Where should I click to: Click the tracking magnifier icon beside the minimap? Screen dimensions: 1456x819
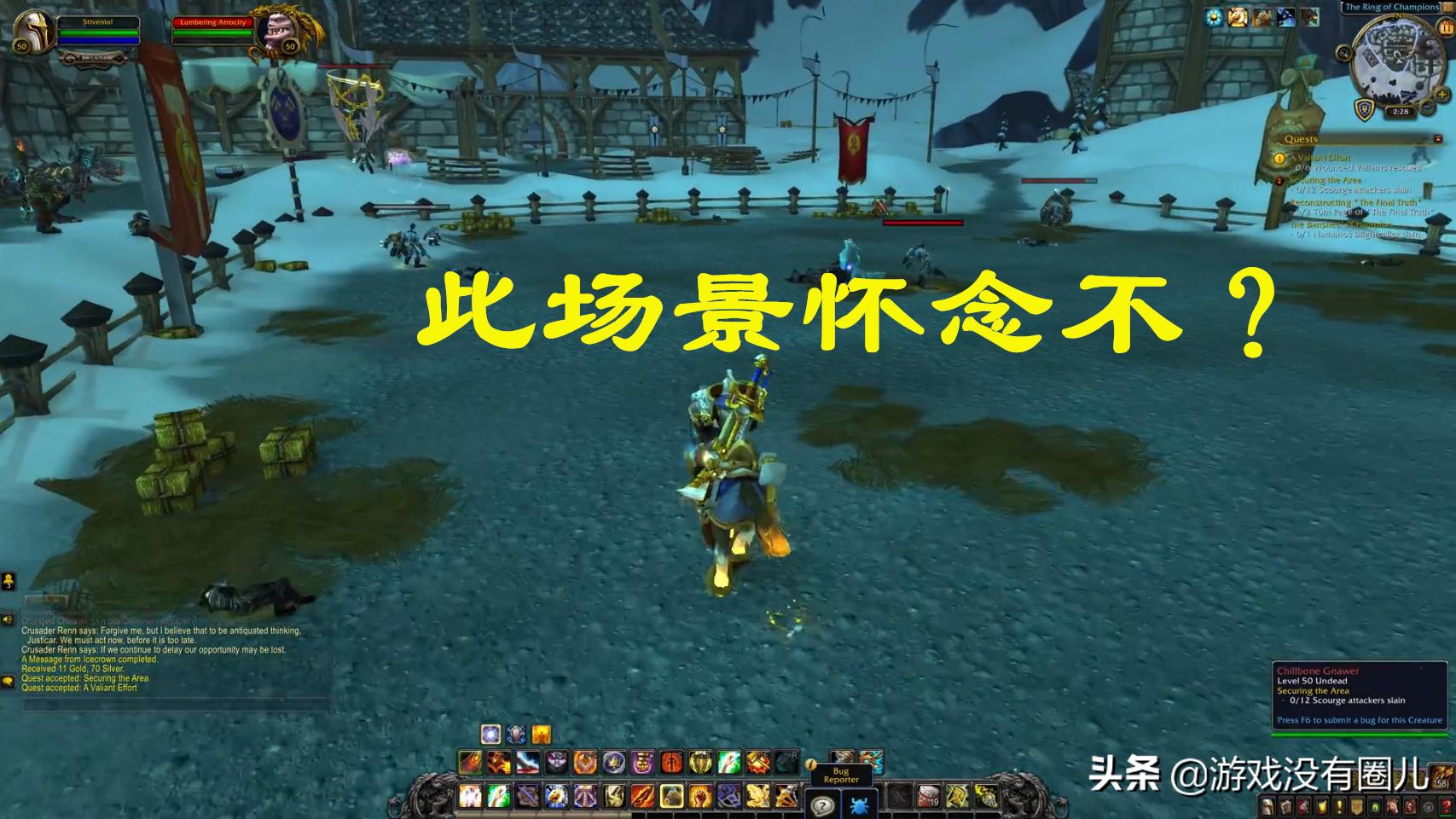1343,53
